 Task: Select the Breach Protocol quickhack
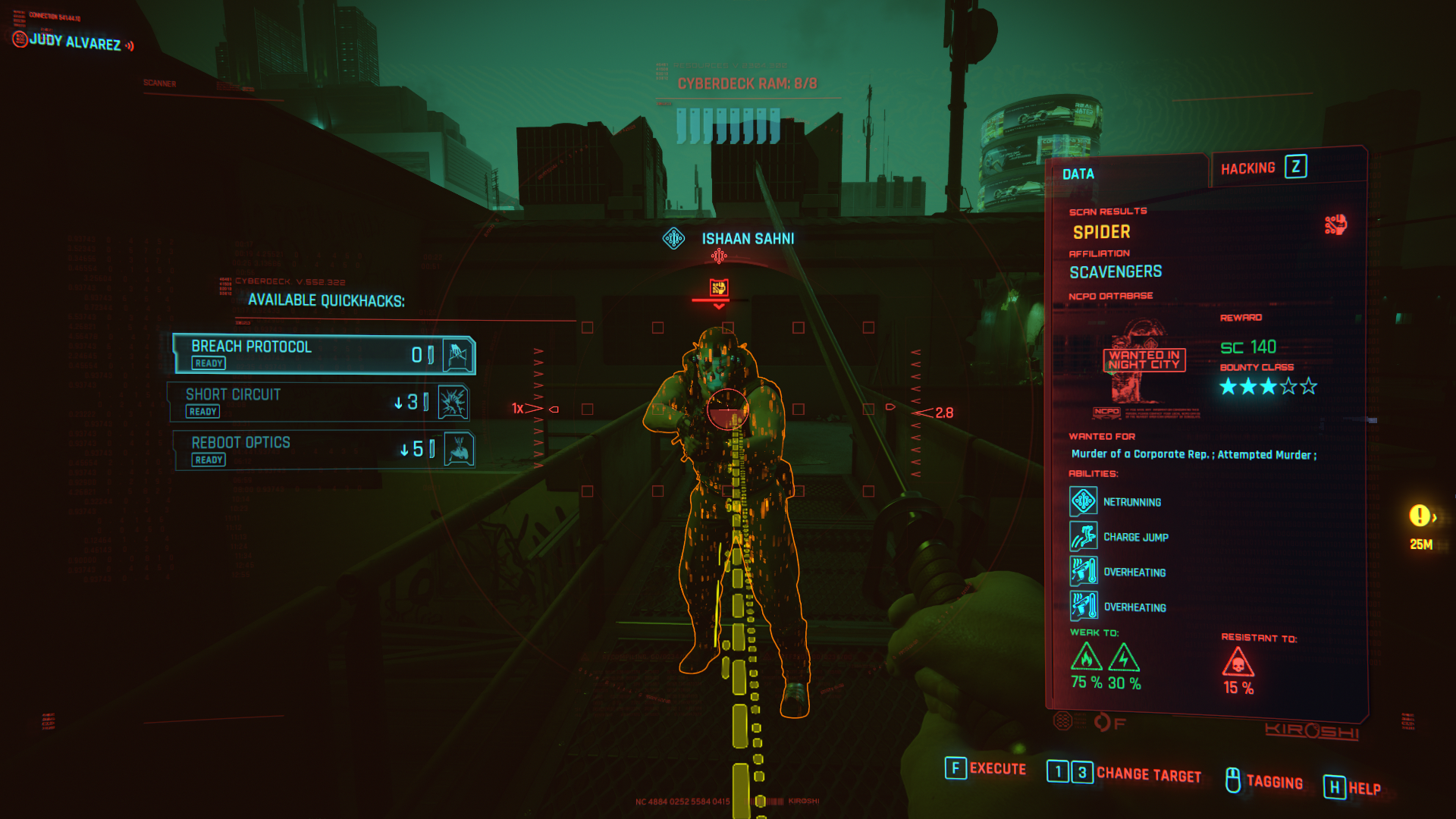[x=324, y=354]
